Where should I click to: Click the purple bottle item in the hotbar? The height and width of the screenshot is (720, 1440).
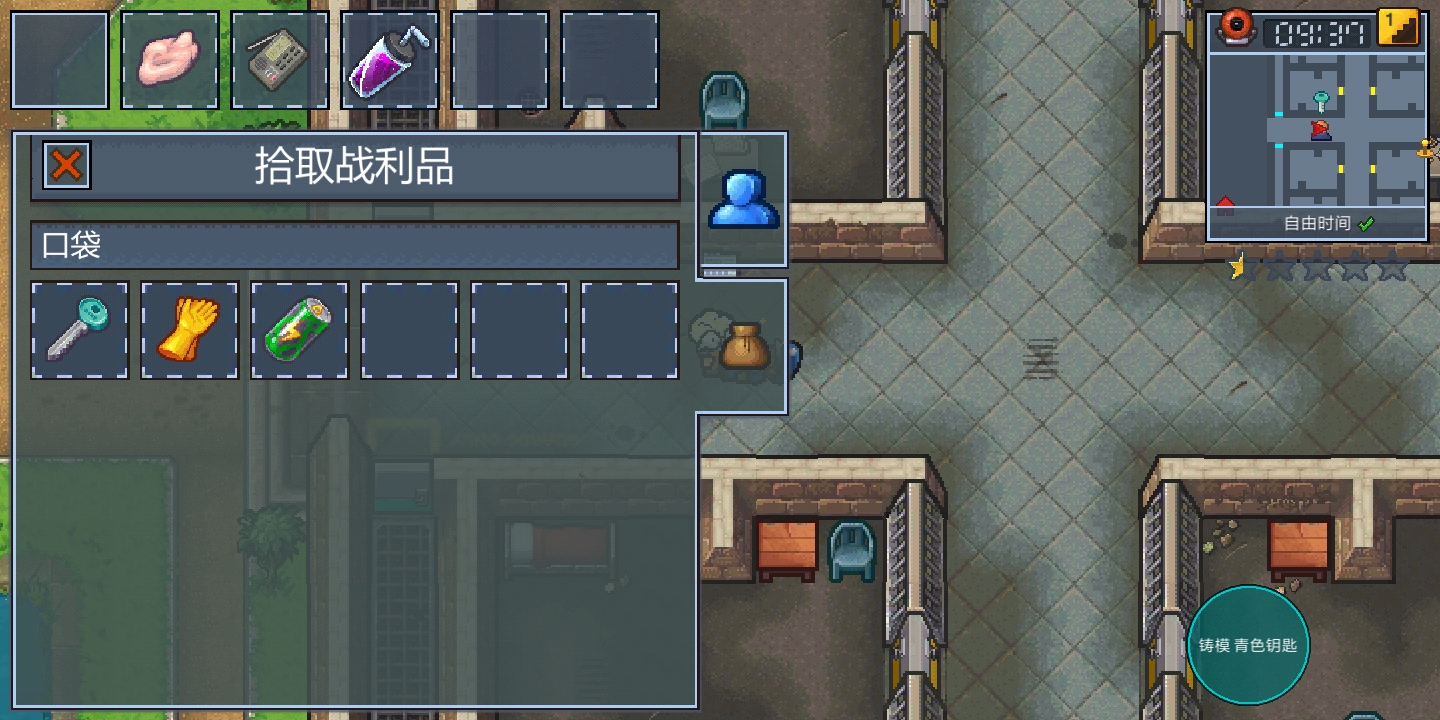pyautogui.click(x=389, y=60)
